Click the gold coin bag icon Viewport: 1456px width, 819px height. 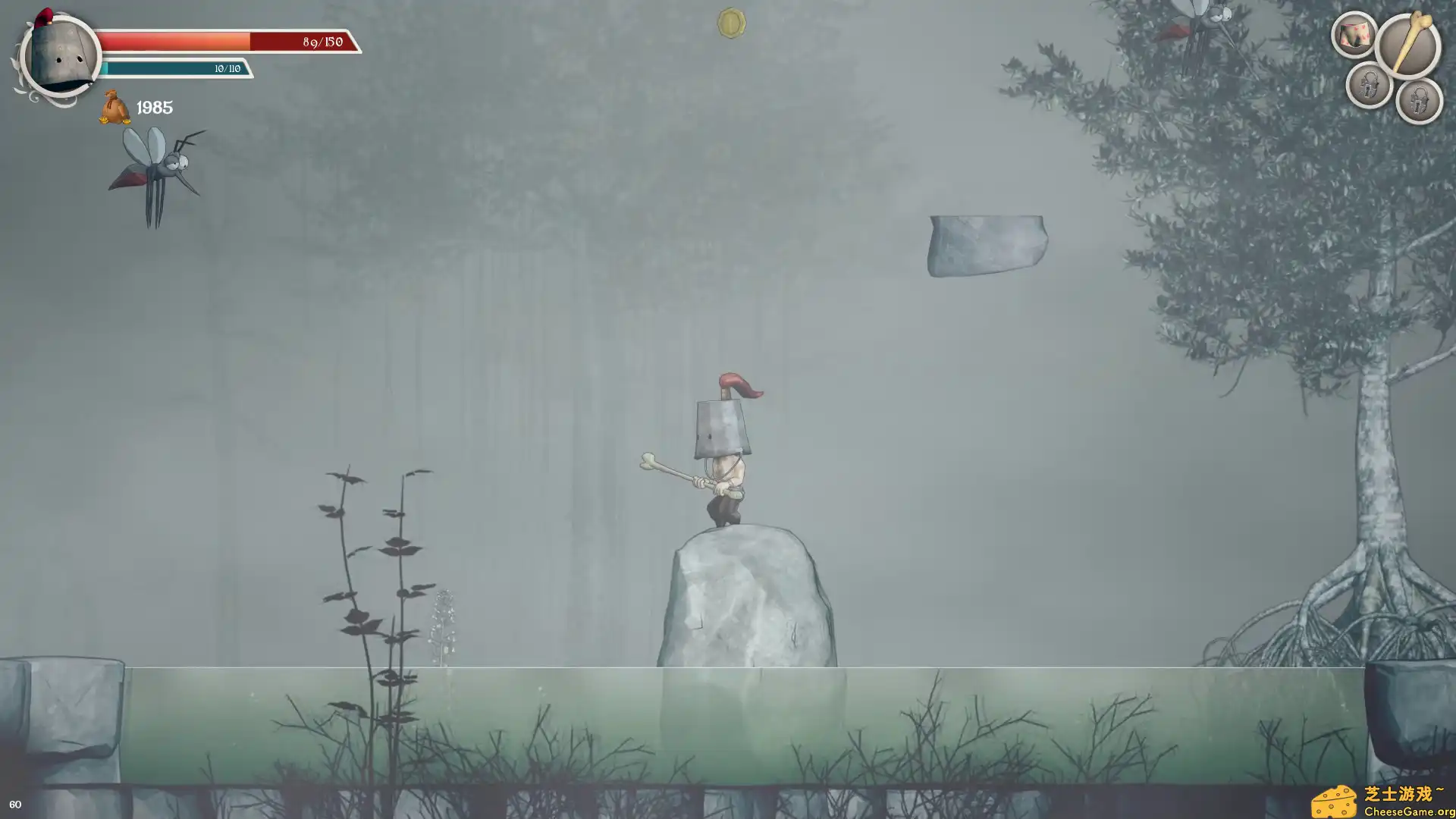tap(113, 106)
